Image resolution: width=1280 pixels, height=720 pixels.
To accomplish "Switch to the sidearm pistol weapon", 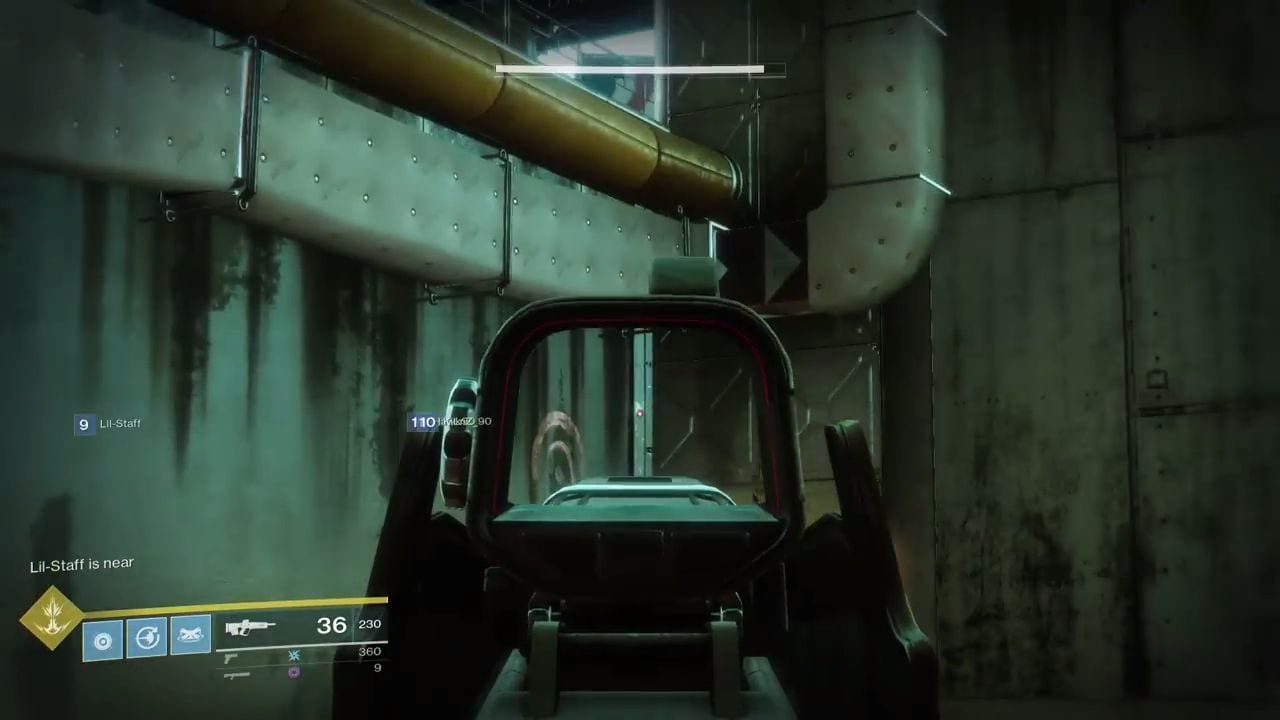I will [x=230, y=657].
